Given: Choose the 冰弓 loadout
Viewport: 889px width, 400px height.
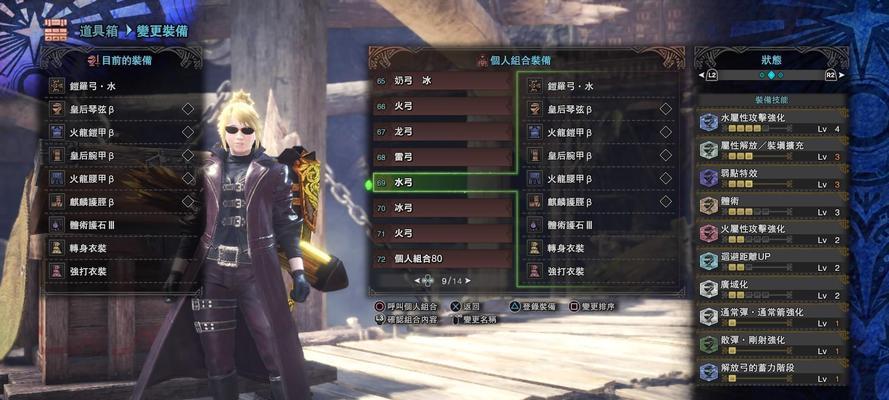Looking at the screenshot, I should point(441,208).
